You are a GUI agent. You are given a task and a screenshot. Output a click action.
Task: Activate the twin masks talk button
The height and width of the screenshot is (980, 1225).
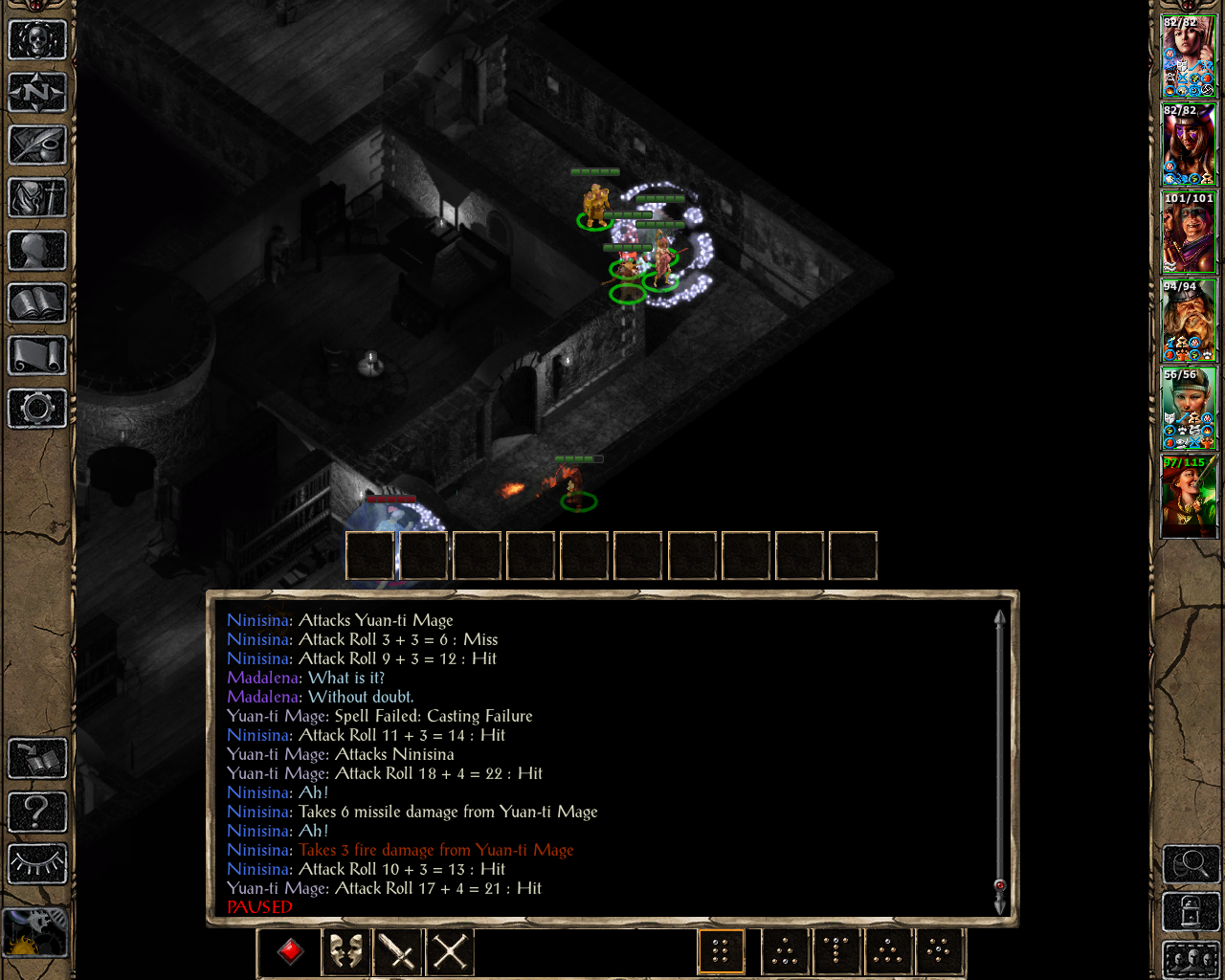pyautogui.click(x=345, y=951)
